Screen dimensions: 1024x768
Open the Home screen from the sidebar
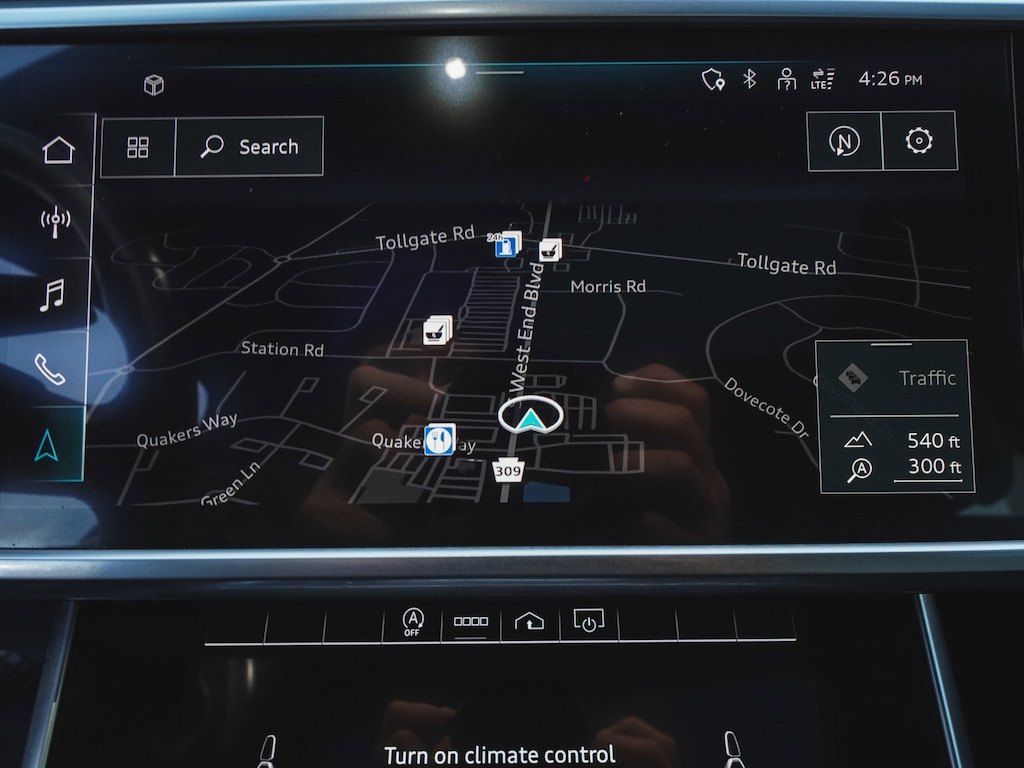click(58, 150)
